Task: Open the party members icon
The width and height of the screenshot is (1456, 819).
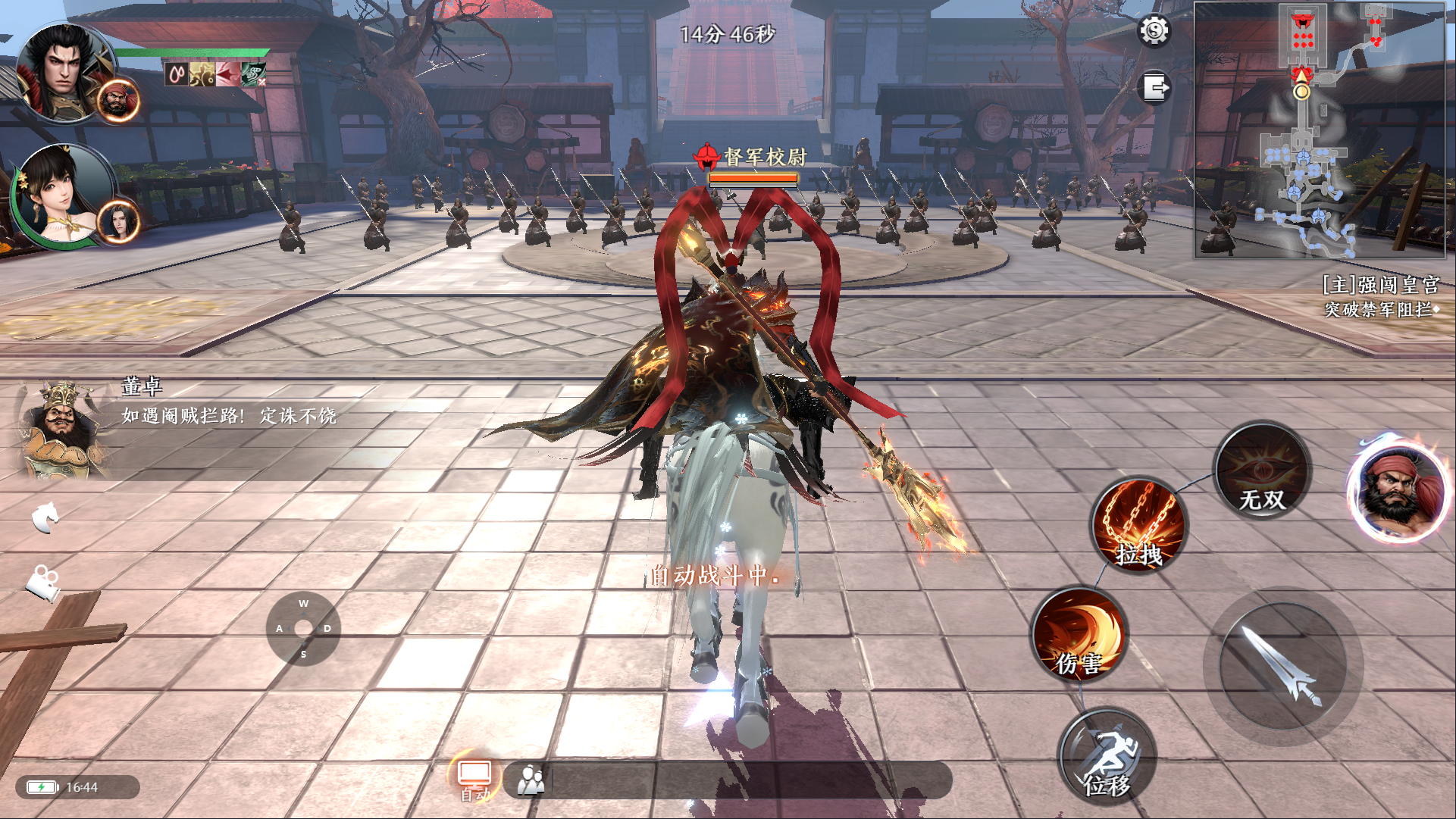Action: click(531, 780)
